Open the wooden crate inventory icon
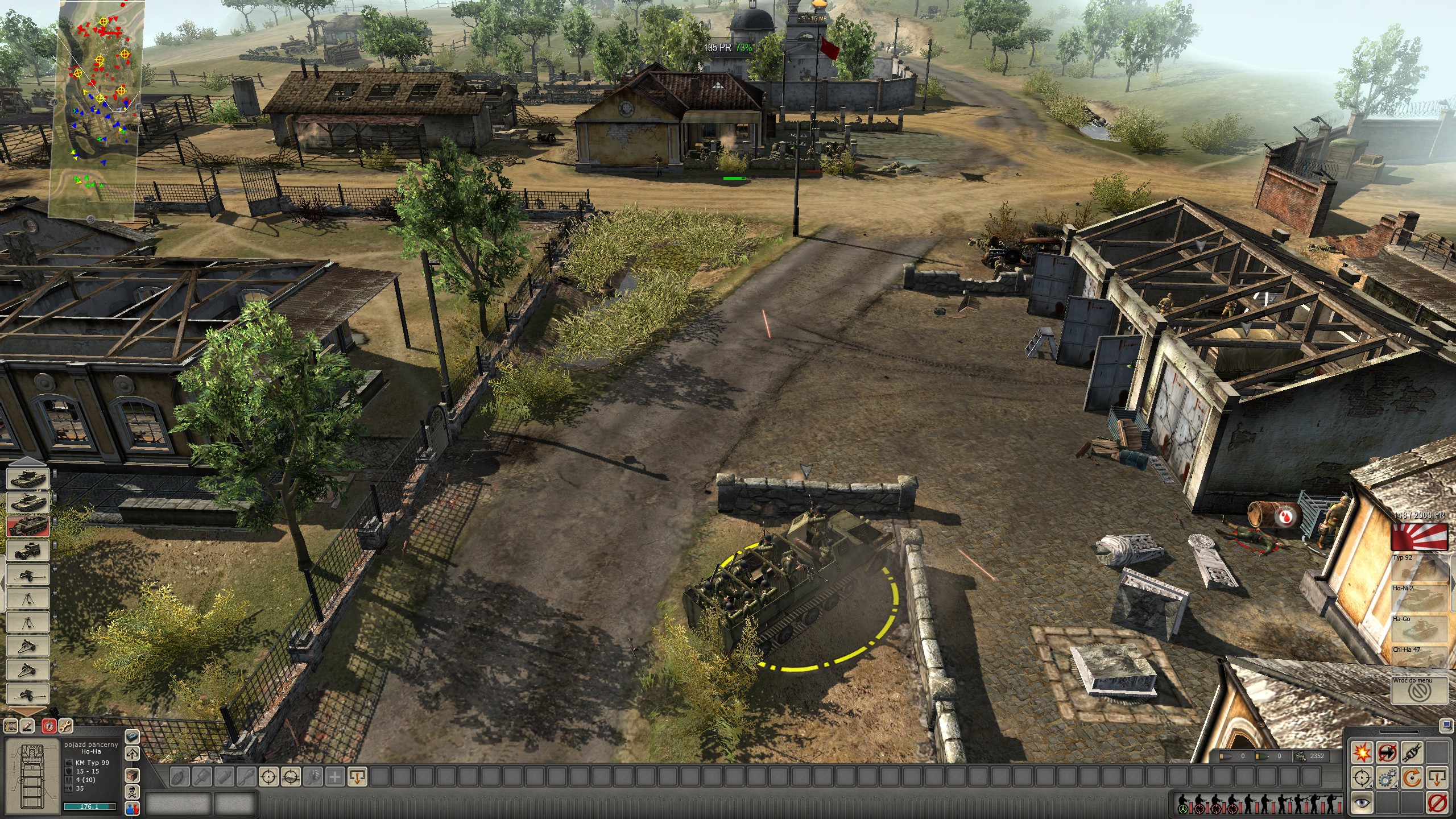 click(x=132, y=775)
